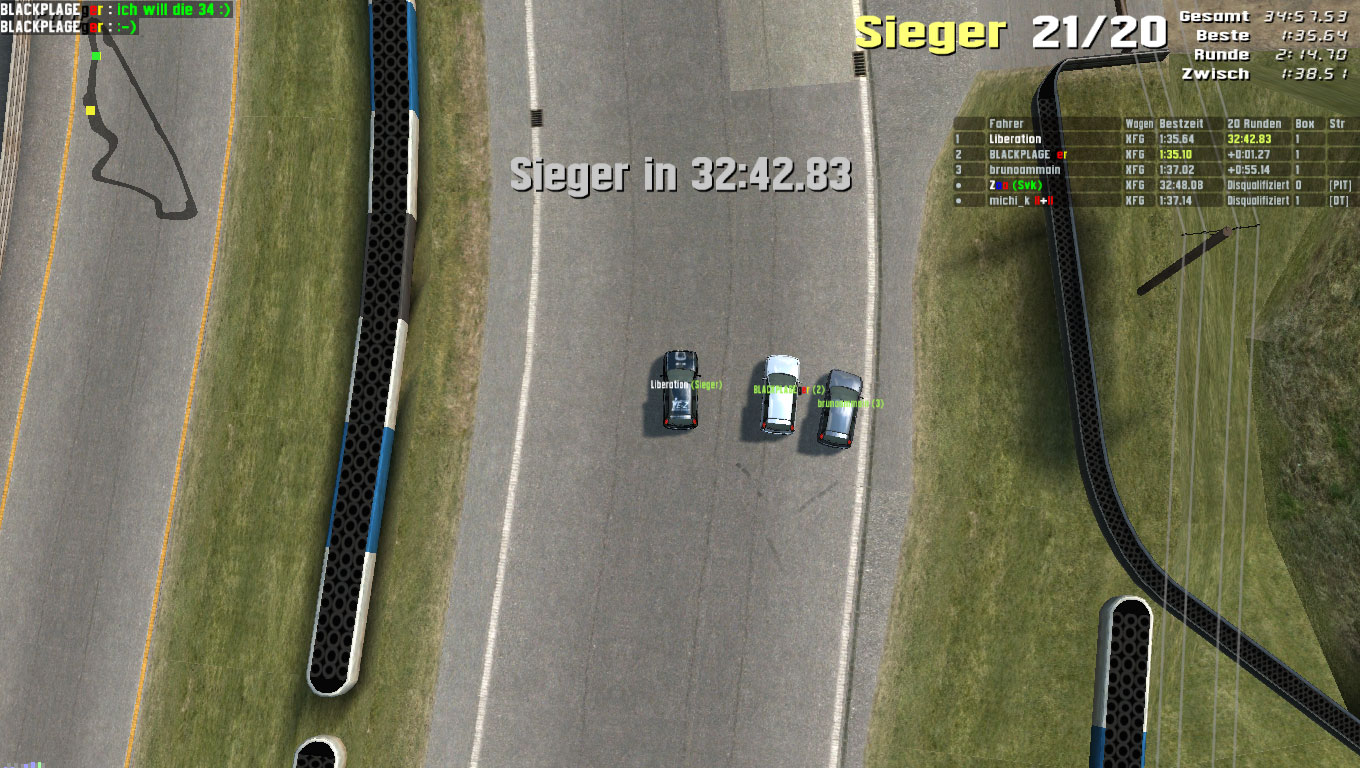Choose brunoammain in the results list
This screenshot has height=768, width=1362.
(1024, 170)
